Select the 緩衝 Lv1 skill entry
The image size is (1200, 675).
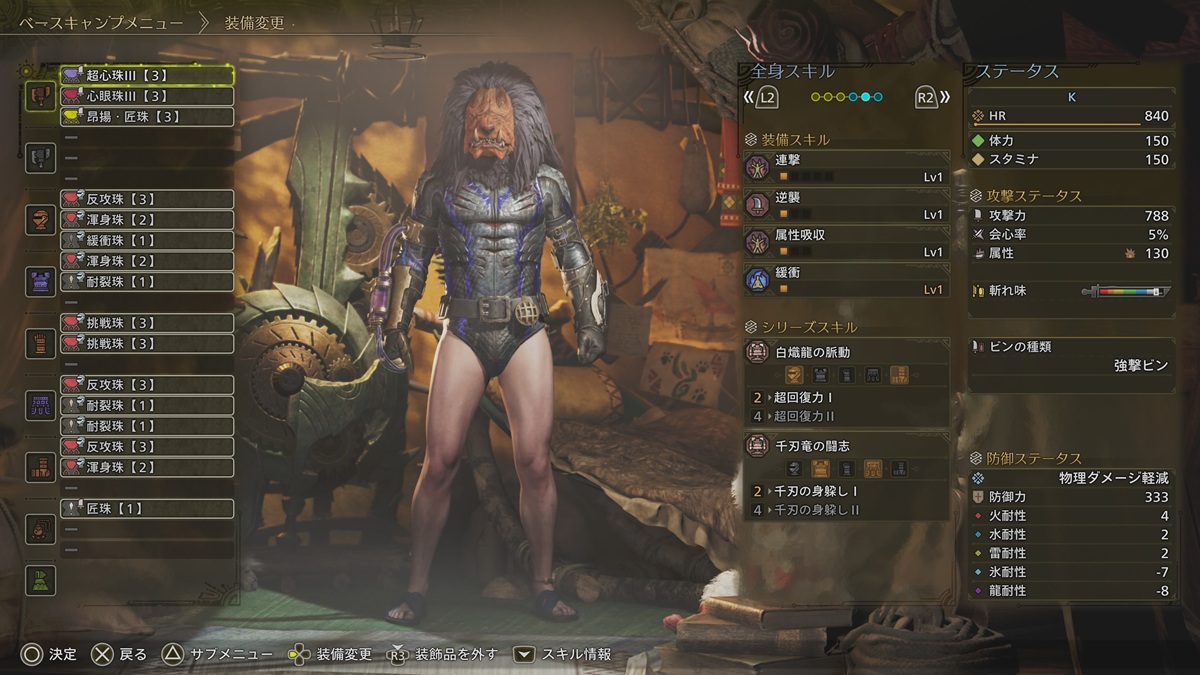tap(846, 280)
